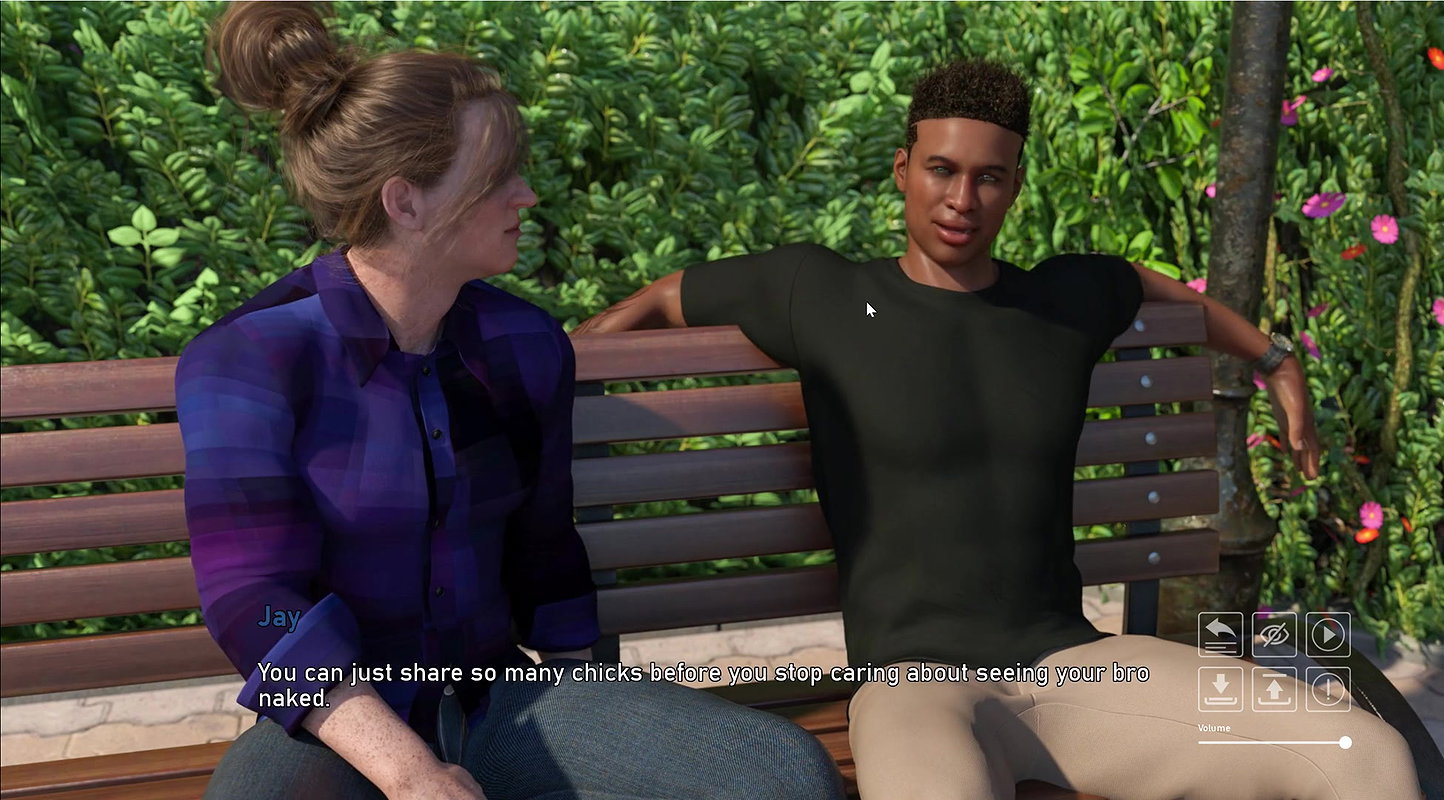Click the Volume slider handle

tap(1345, 742)
